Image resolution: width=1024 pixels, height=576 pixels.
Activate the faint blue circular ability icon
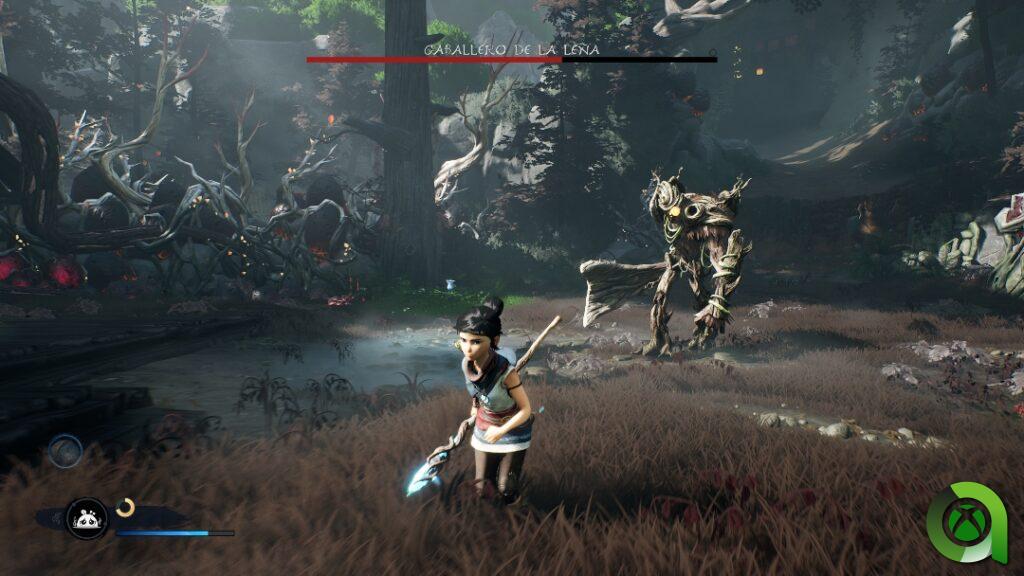pos(66,450)
